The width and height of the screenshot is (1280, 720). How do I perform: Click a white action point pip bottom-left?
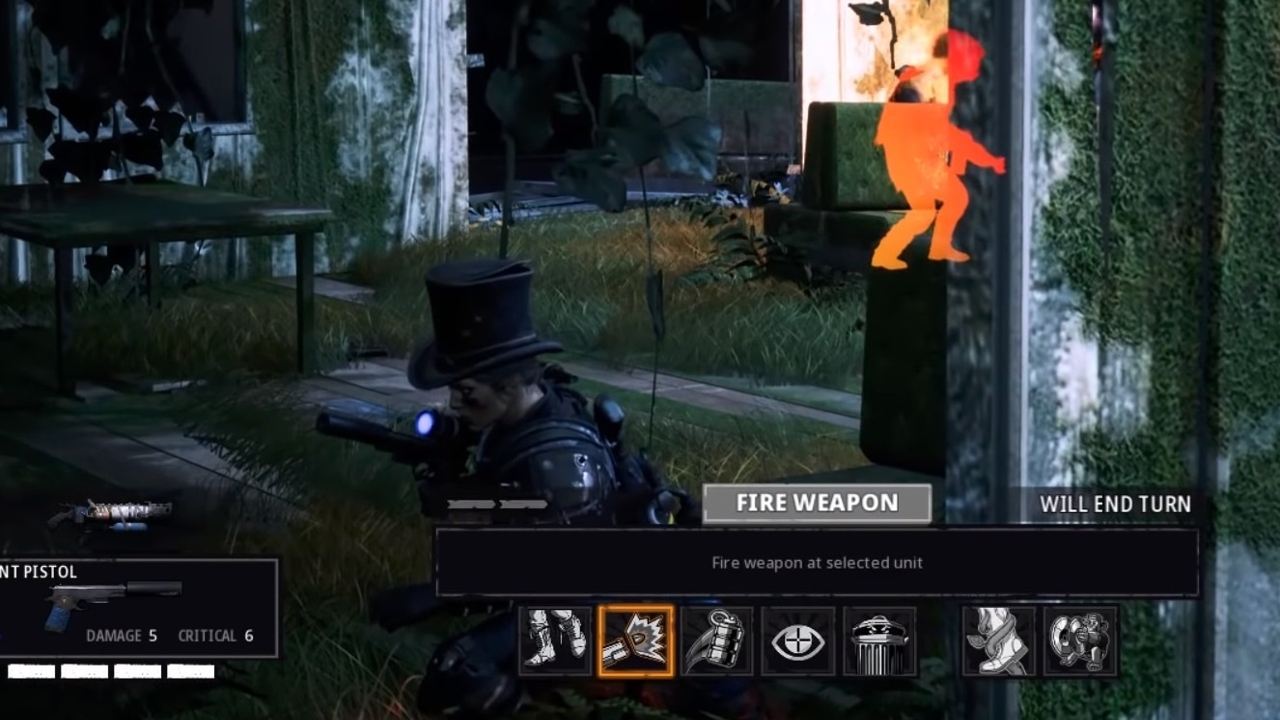[x=30, y=672]
